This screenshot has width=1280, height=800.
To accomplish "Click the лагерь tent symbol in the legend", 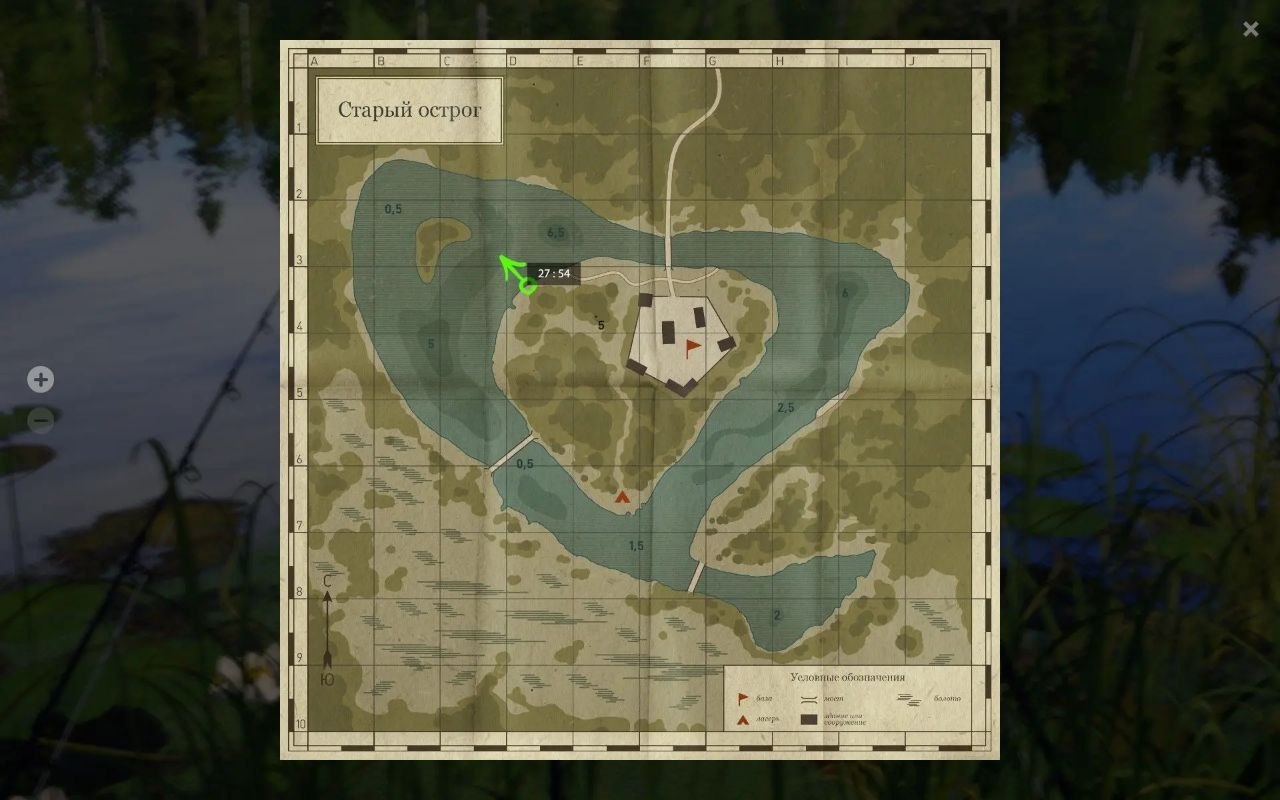I will (742, 719).
